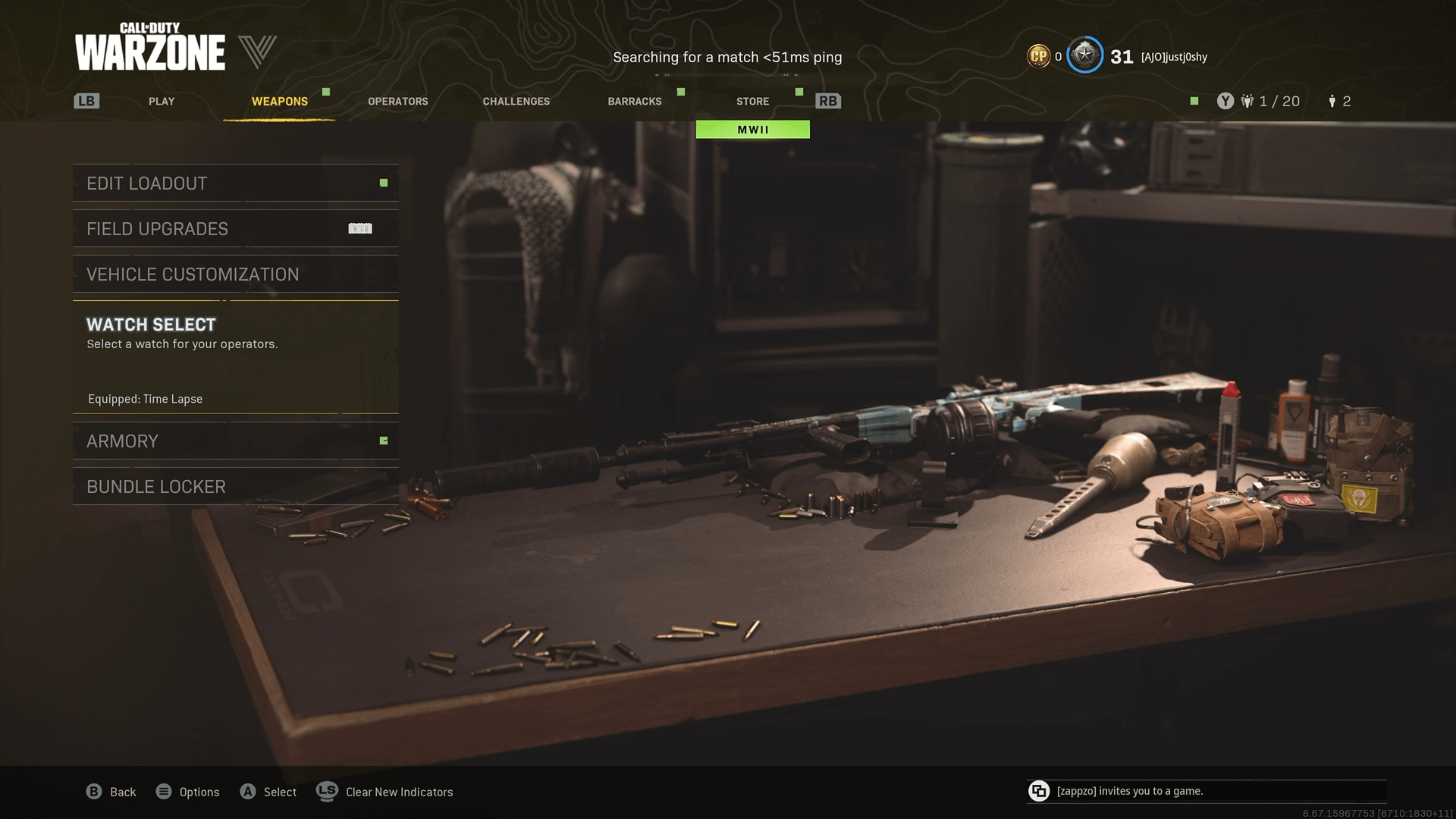
Task: Open the friends party count
Action: (x=1272, y=102)
